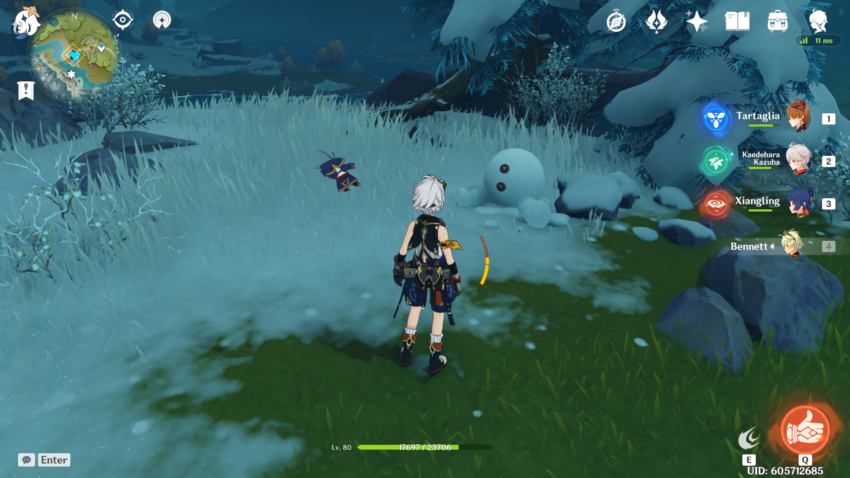Open the flame-shaped icon beside the compass
The width and height of the screenshot is (850, 478).
pos(656,20)
